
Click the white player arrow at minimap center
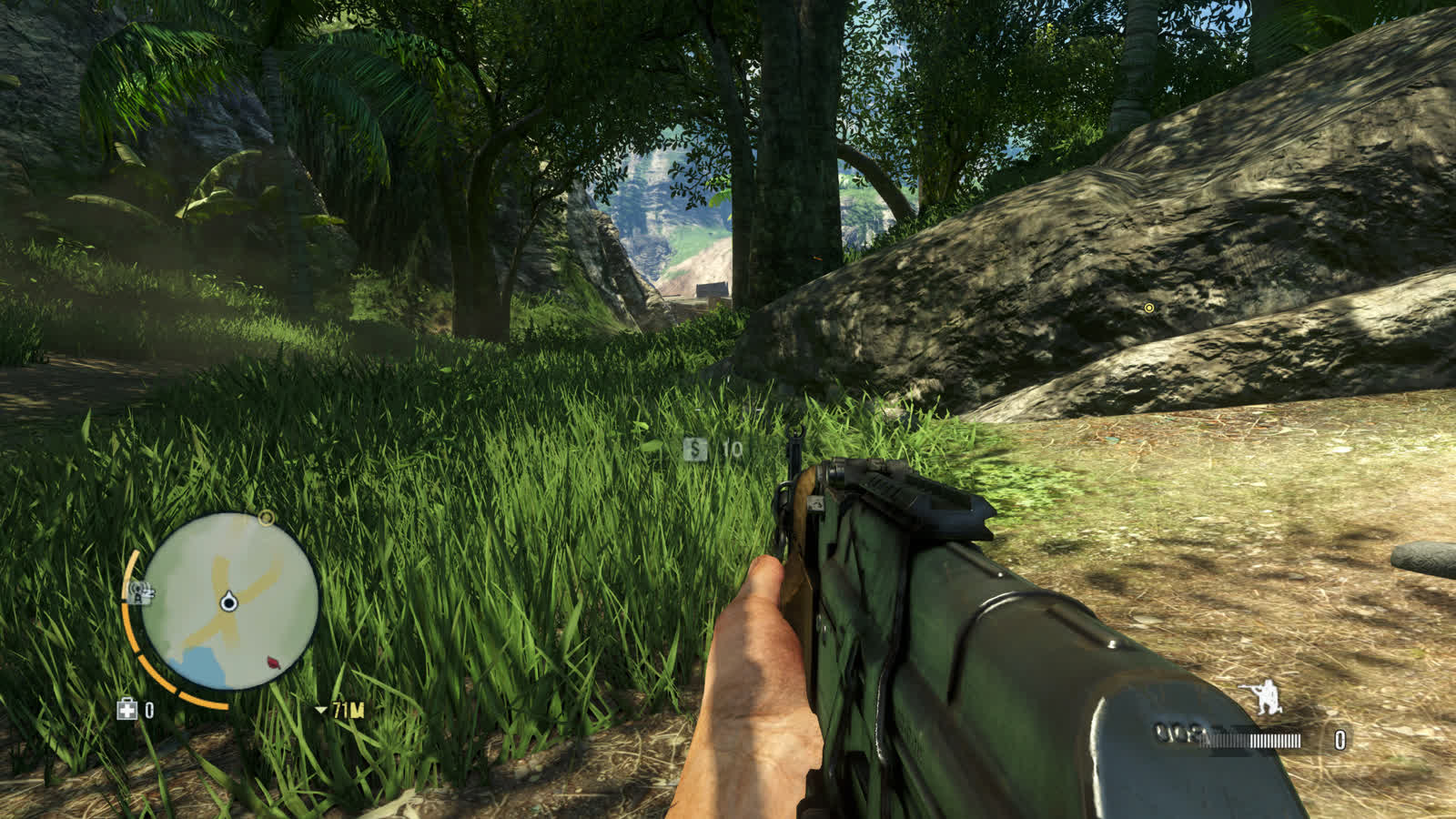click(227, 602)
